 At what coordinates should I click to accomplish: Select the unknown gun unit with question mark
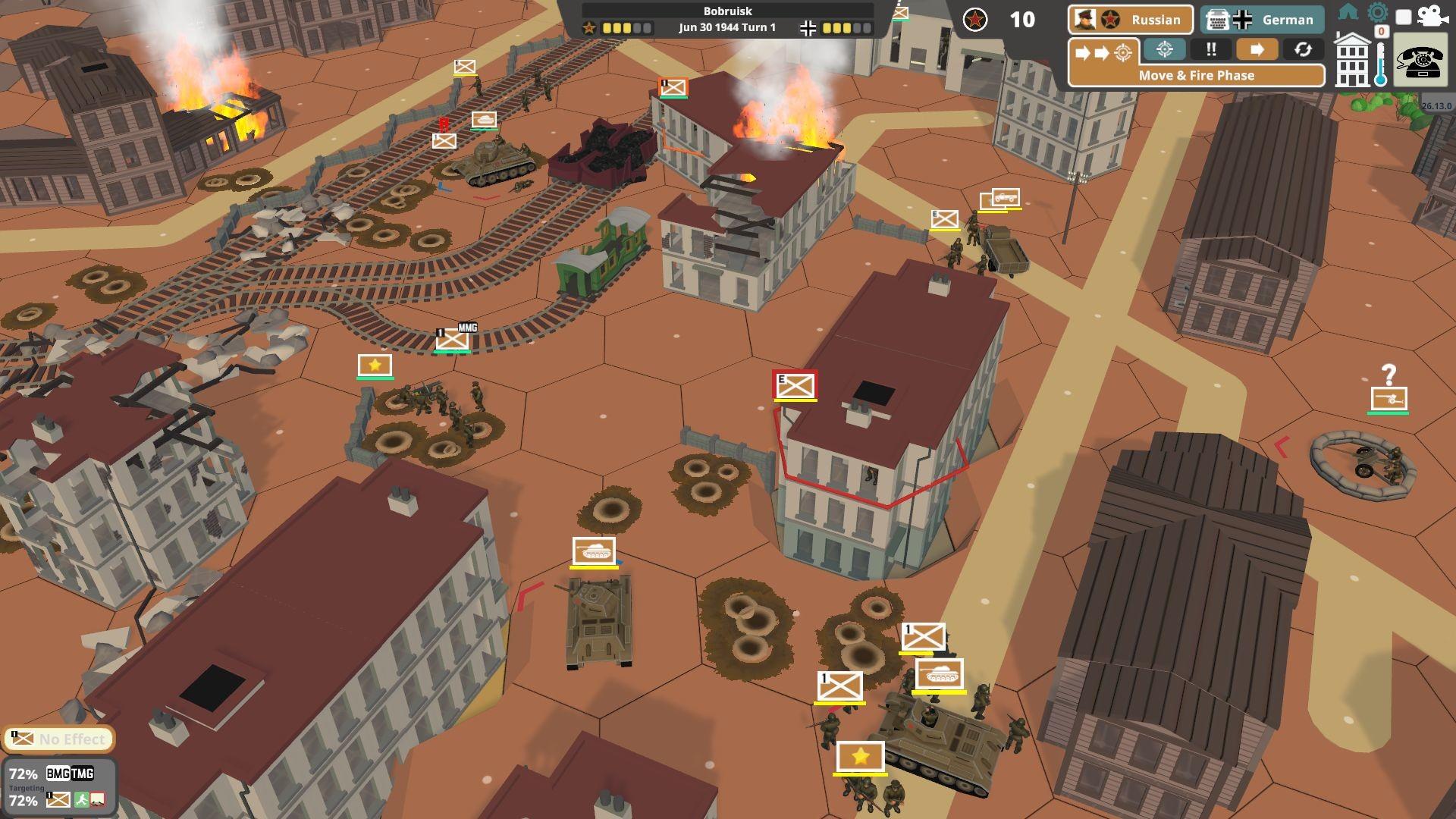click(1389, 399)
